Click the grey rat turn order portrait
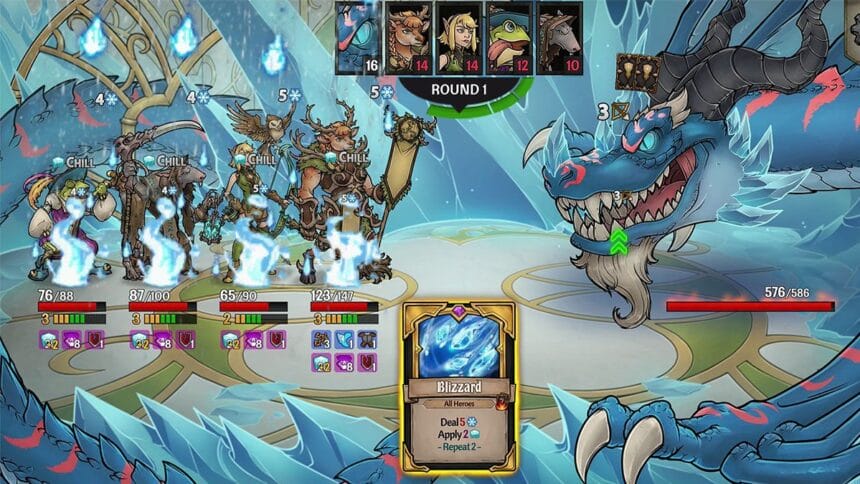860x484 pixels. click(x=559, y=36)
